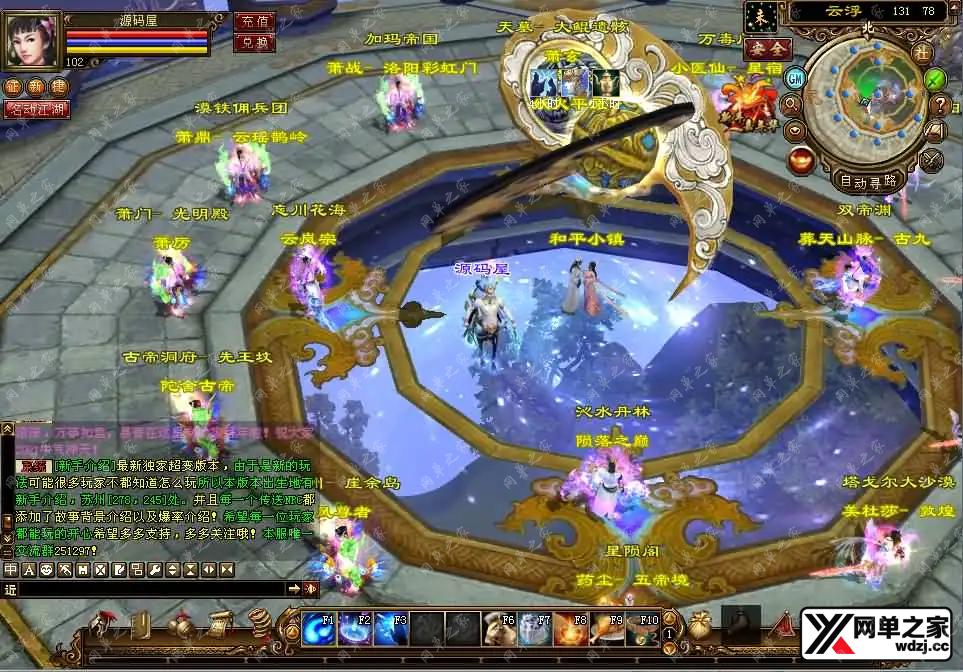Open the crossed swords icon beside minimap

click(x=932, y=158)
